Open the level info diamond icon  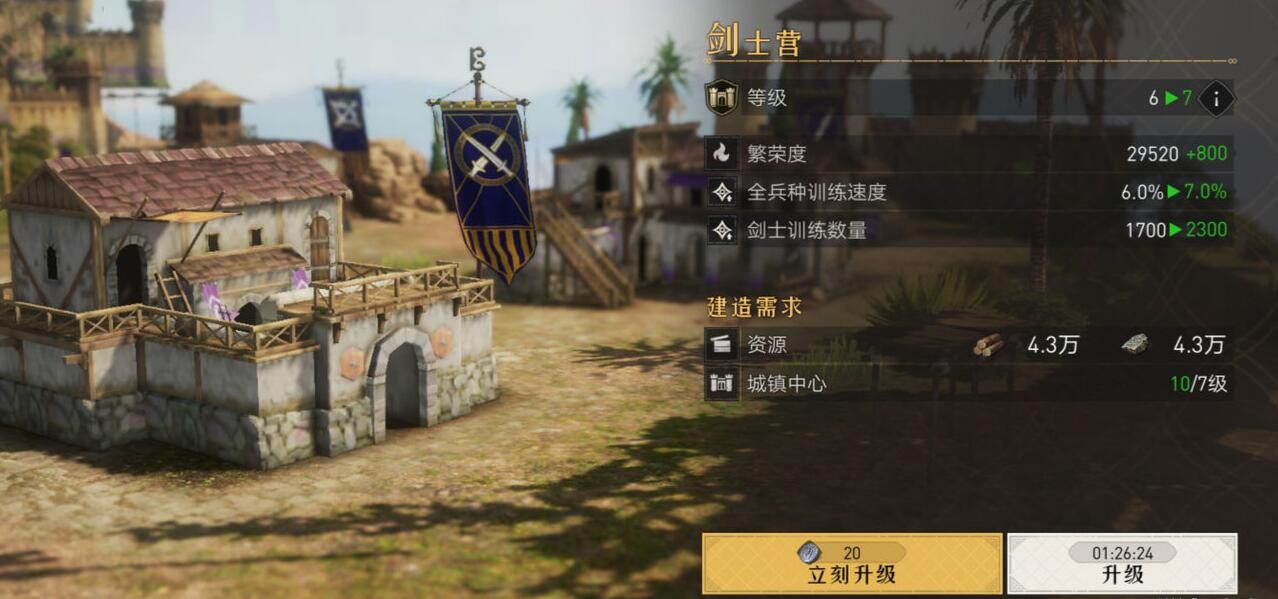click(1216, 98)
